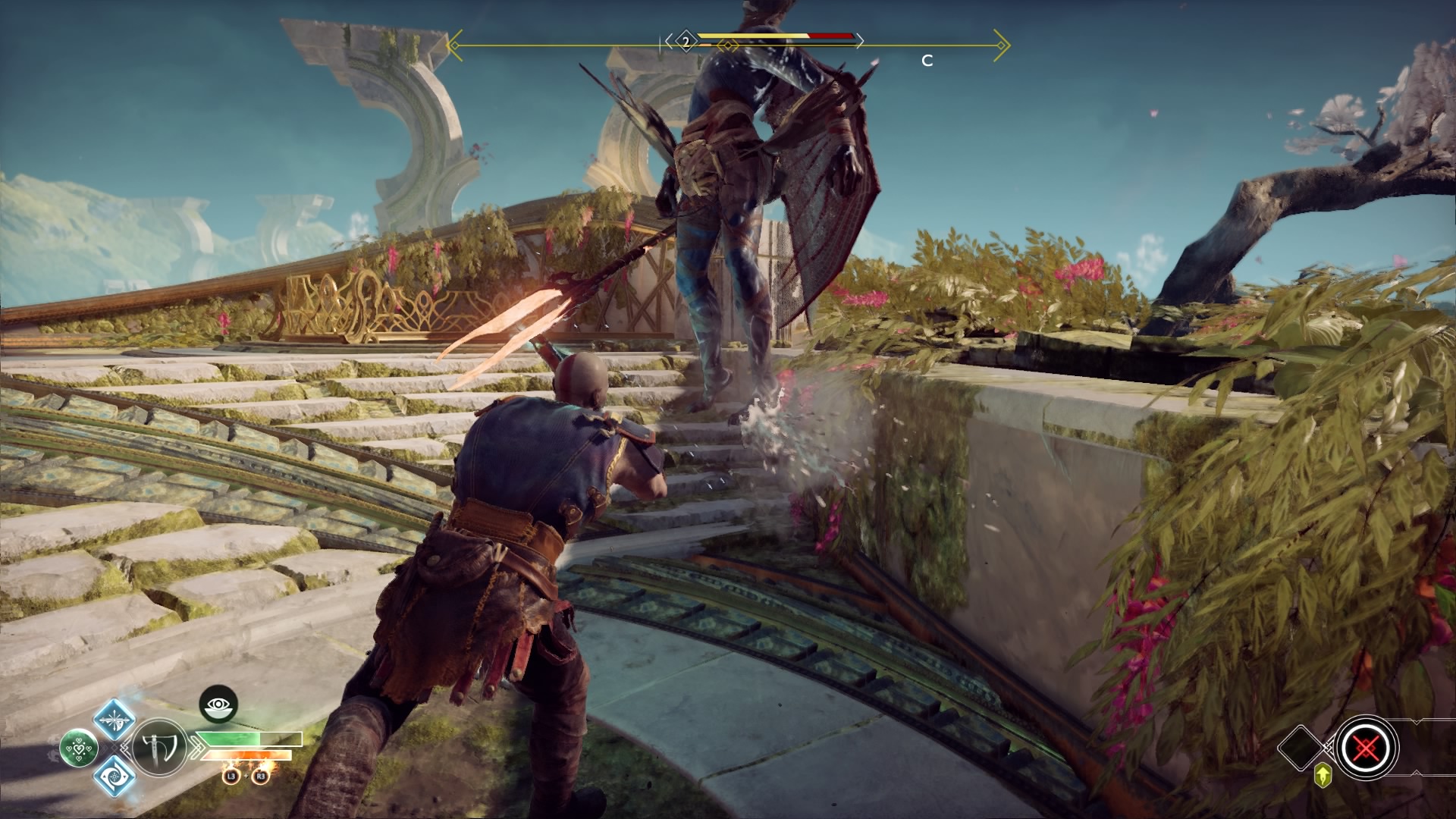The image size is (1456, 819).
Task: Select the Leviathan Axe weapon icon
Action: point(159,748)
